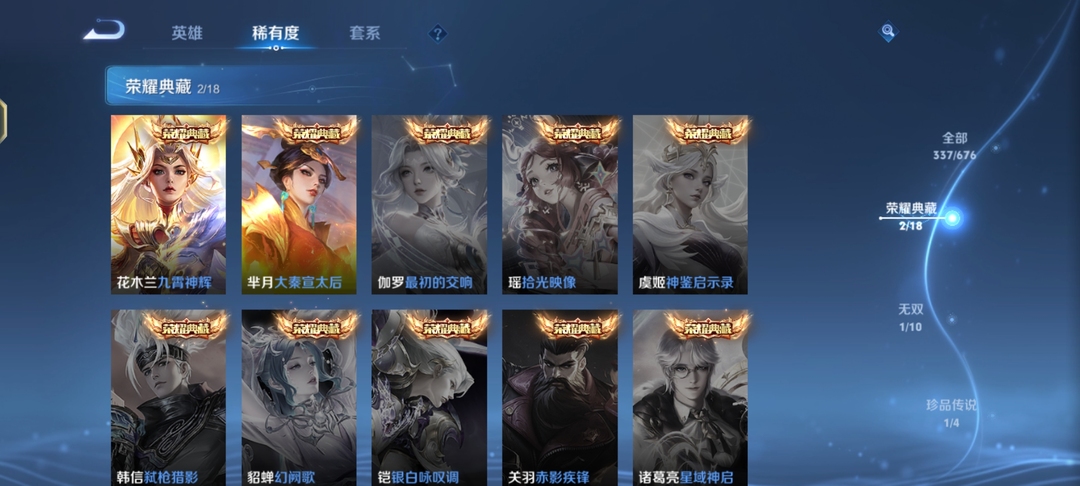1080x486 pixels.
Task: Jump to the 无双 1/10 category
Action: click(x=910, y=317)
